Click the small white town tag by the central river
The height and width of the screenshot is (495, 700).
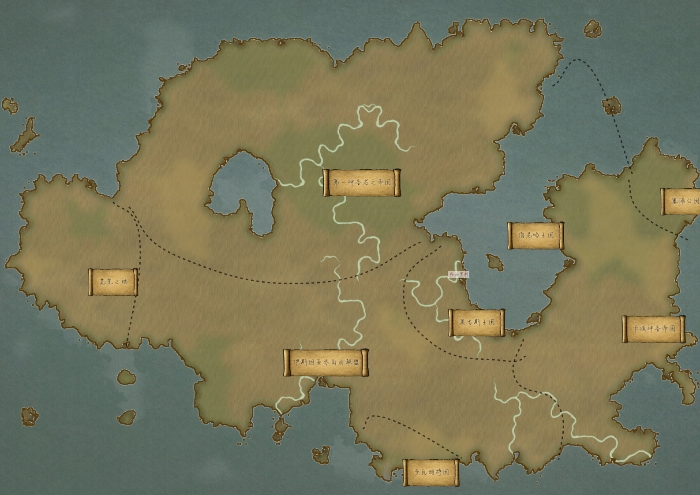click(x=460, y=272)
